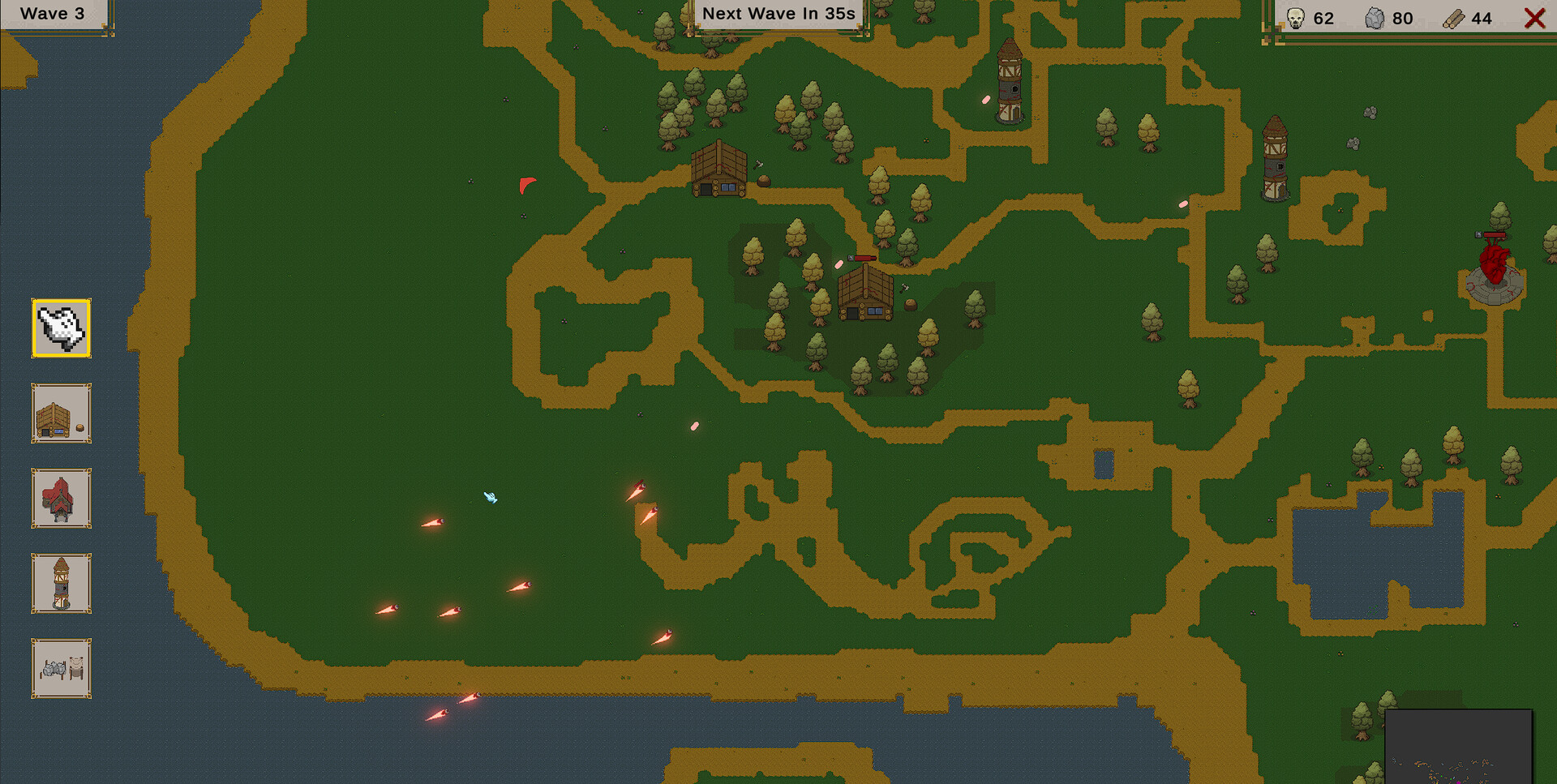This screenshot has height=784, width=1557.
Task: Toggle the highlighted cursor tool off
Action: coord(61,328)
